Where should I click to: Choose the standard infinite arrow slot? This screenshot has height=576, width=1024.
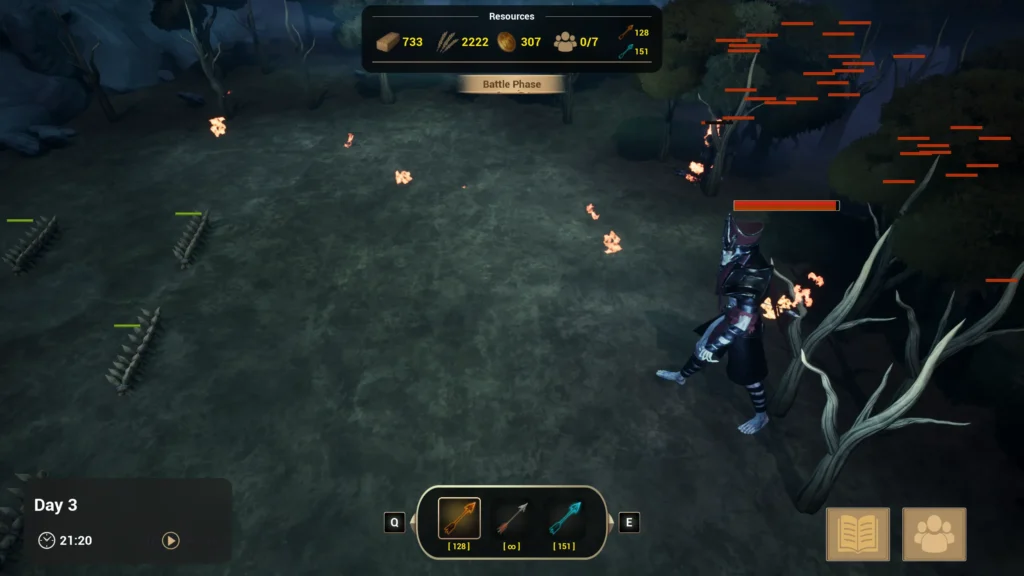512,518
